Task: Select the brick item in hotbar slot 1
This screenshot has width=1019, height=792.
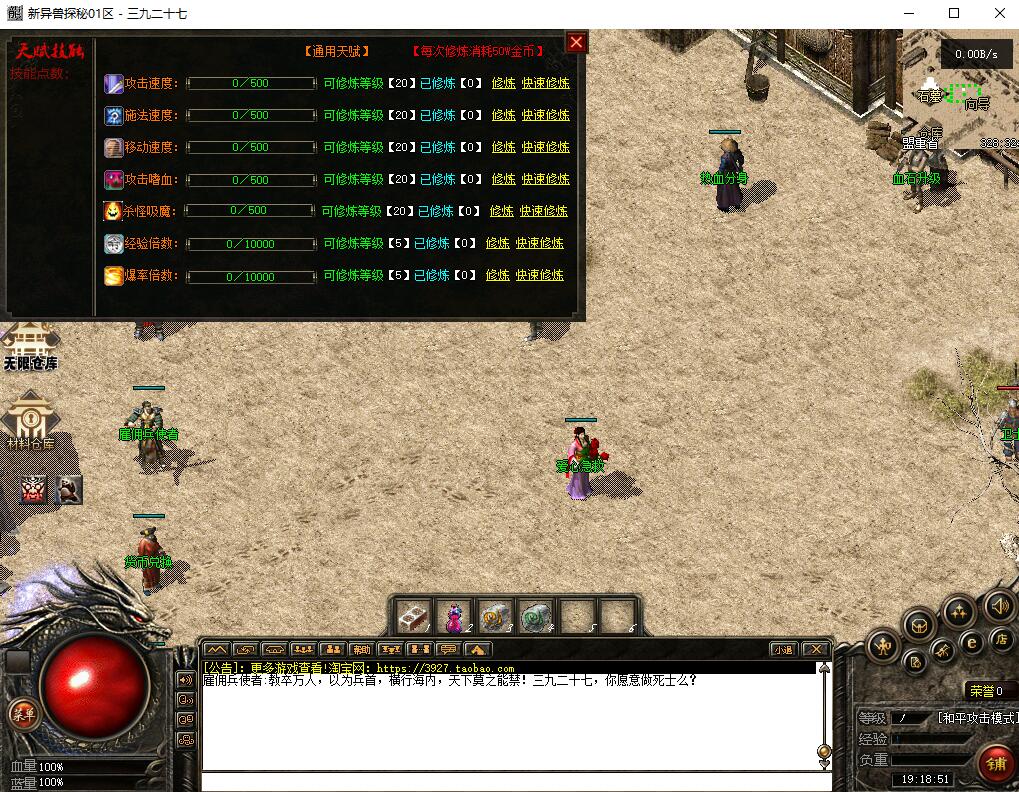Action: (x=413, y=616)
